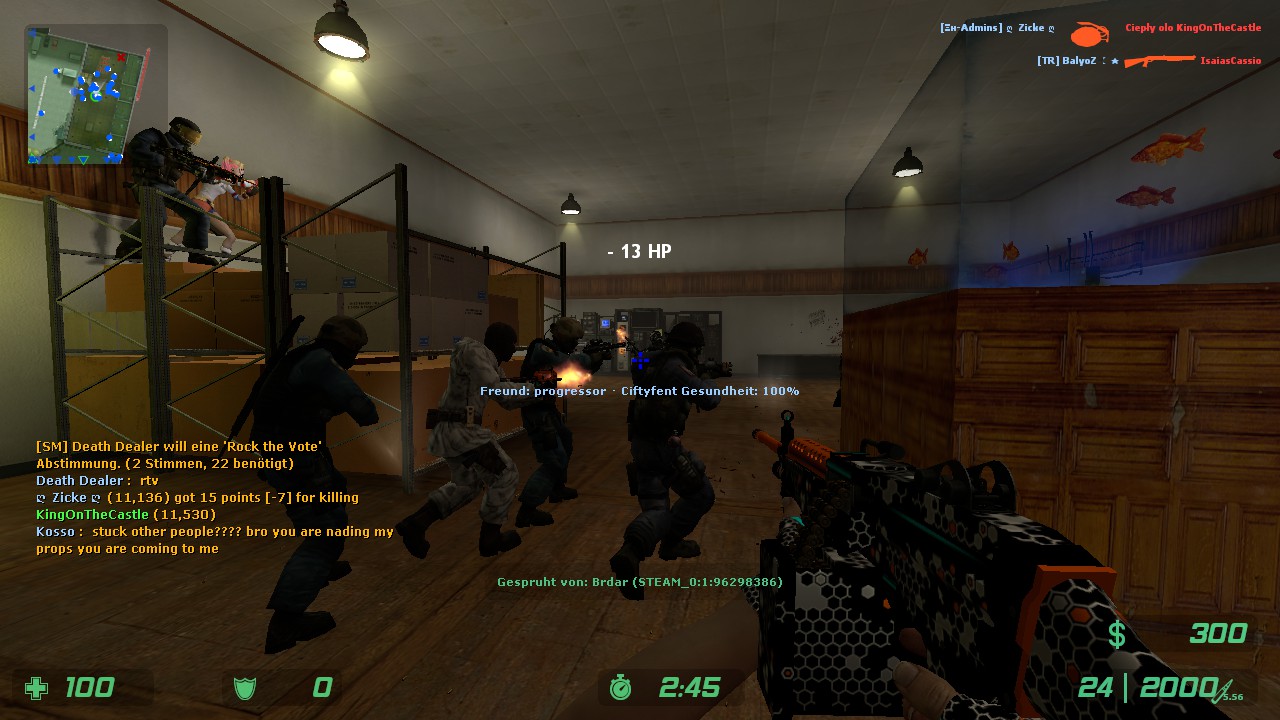Select the green health cross icon
Screen dimensions: 1280x720
tap(37, 688)
